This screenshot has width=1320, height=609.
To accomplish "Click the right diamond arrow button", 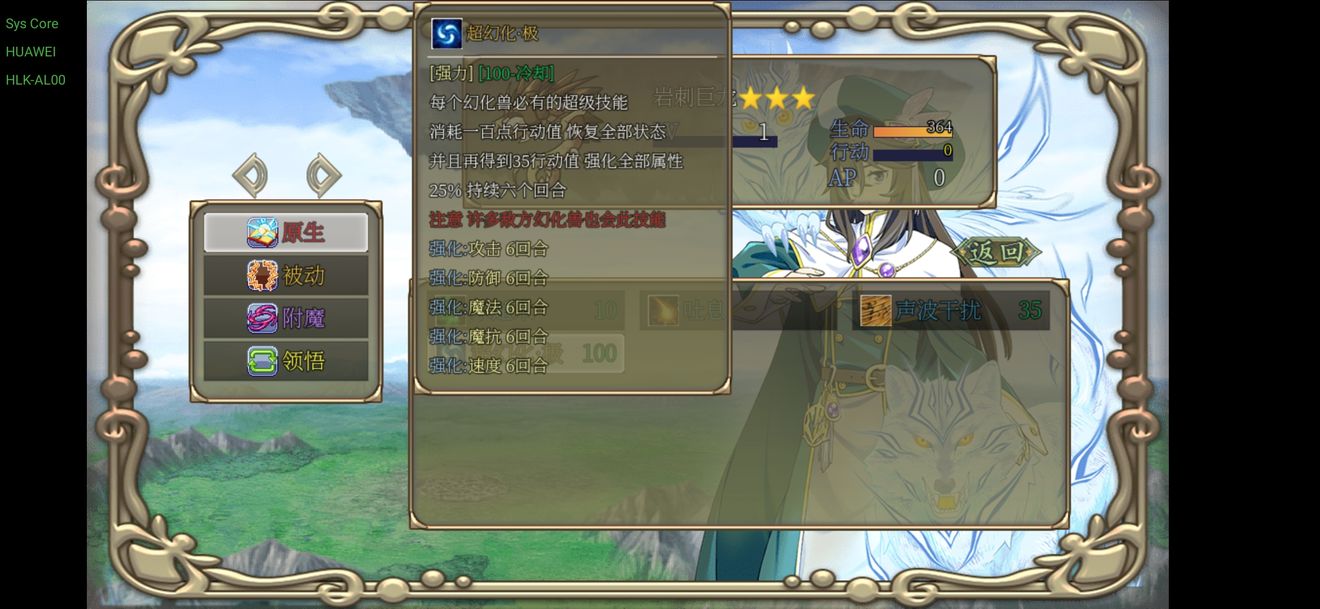I will pyautogui.click(x=322, y=176).
